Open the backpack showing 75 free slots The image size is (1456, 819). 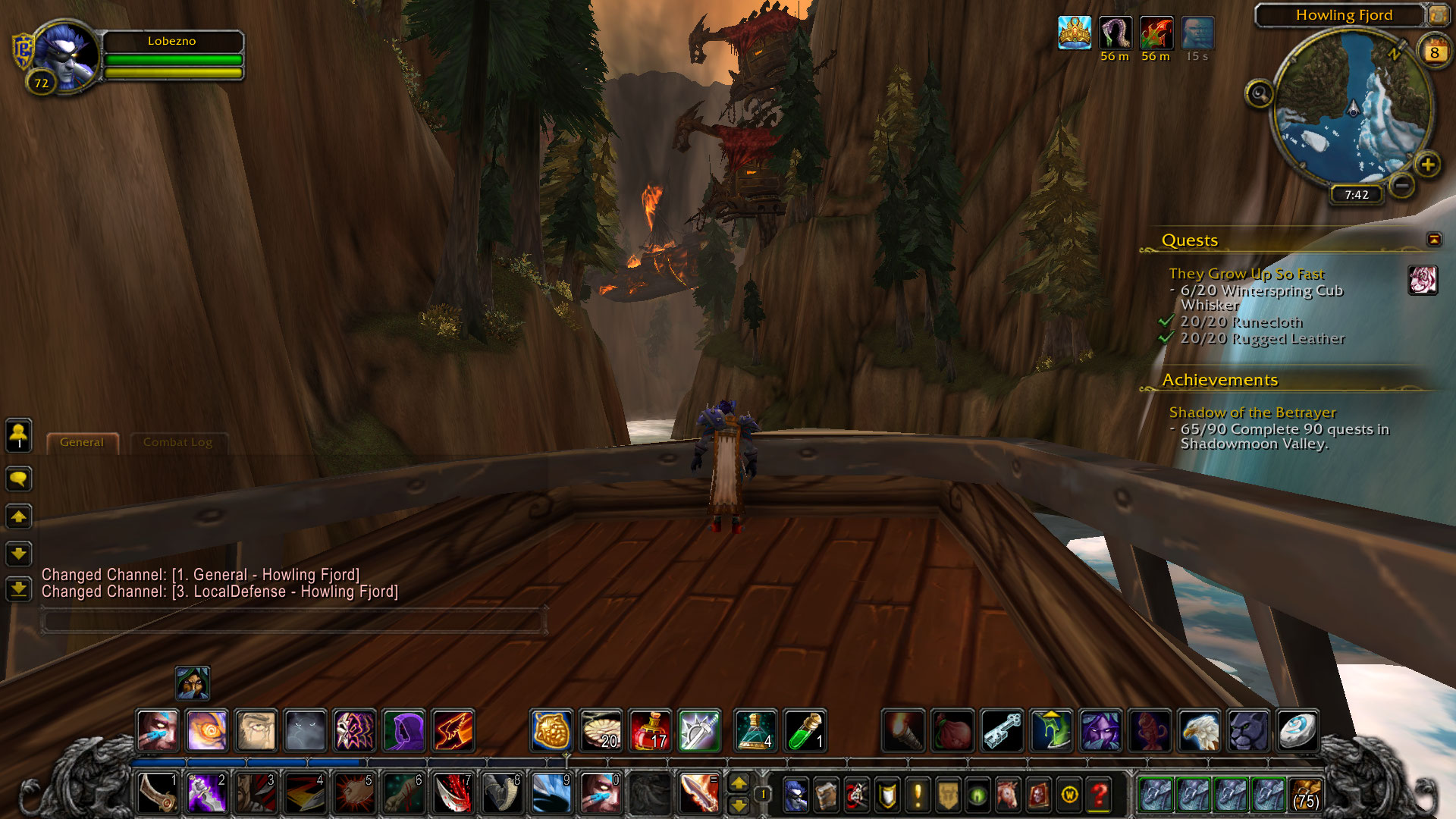tap(1305, 794)
